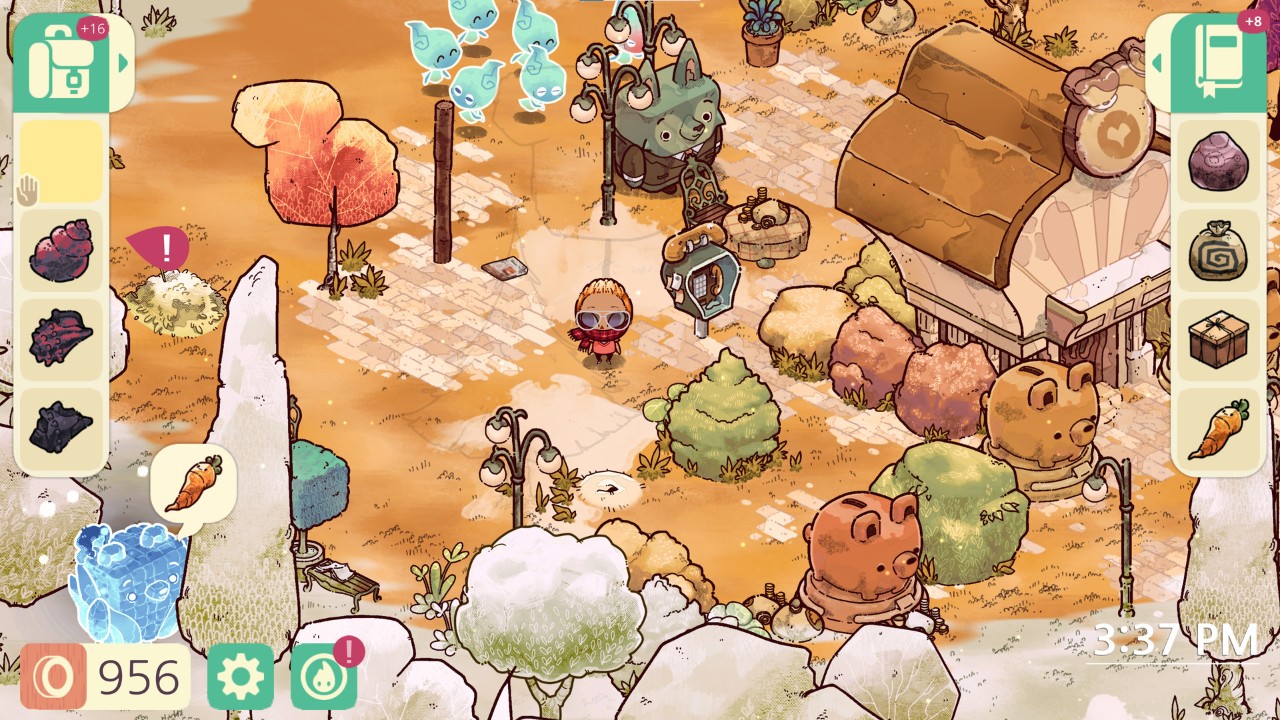Click the pink exclamation quest marker
The height and width of the screenshot is (720, 1280).
click(x=165, y=244)
